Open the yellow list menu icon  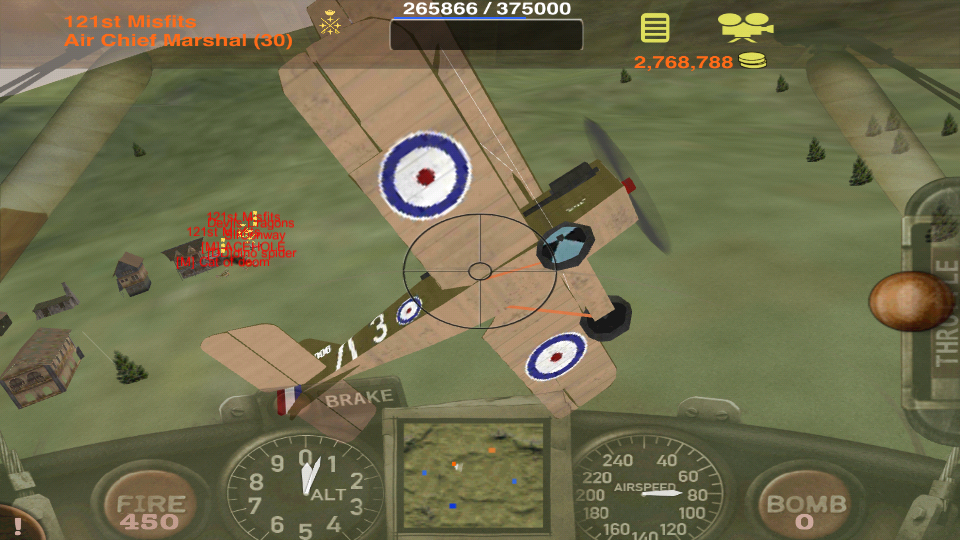click(655, 27)
